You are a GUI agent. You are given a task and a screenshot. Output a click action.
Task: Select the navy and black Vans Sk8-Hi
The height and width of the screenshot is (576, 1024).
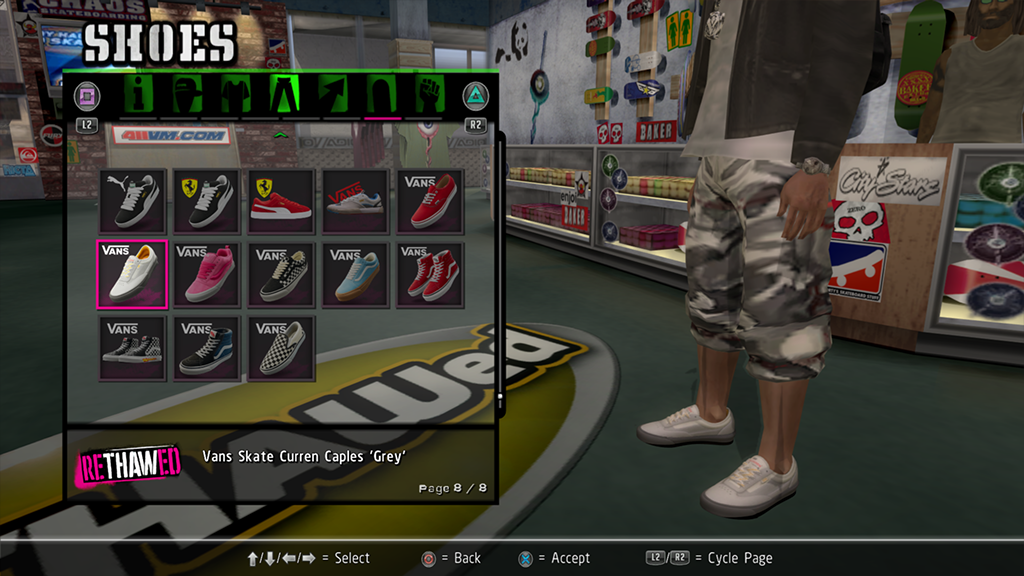206,348
